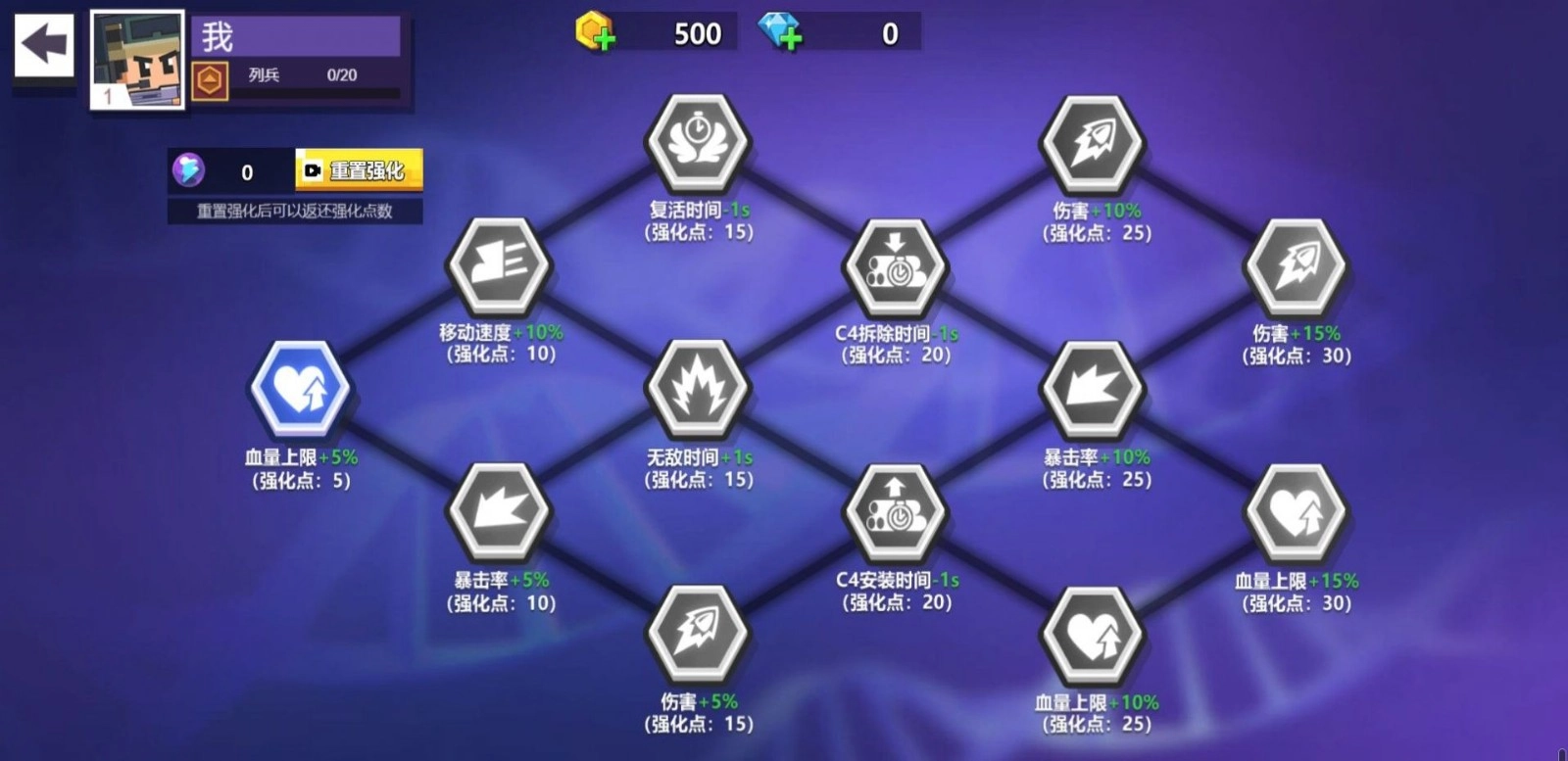Select the 伤害+15% damage node
This screenshot has height=761, width=1568.
tap(1294, 266)
